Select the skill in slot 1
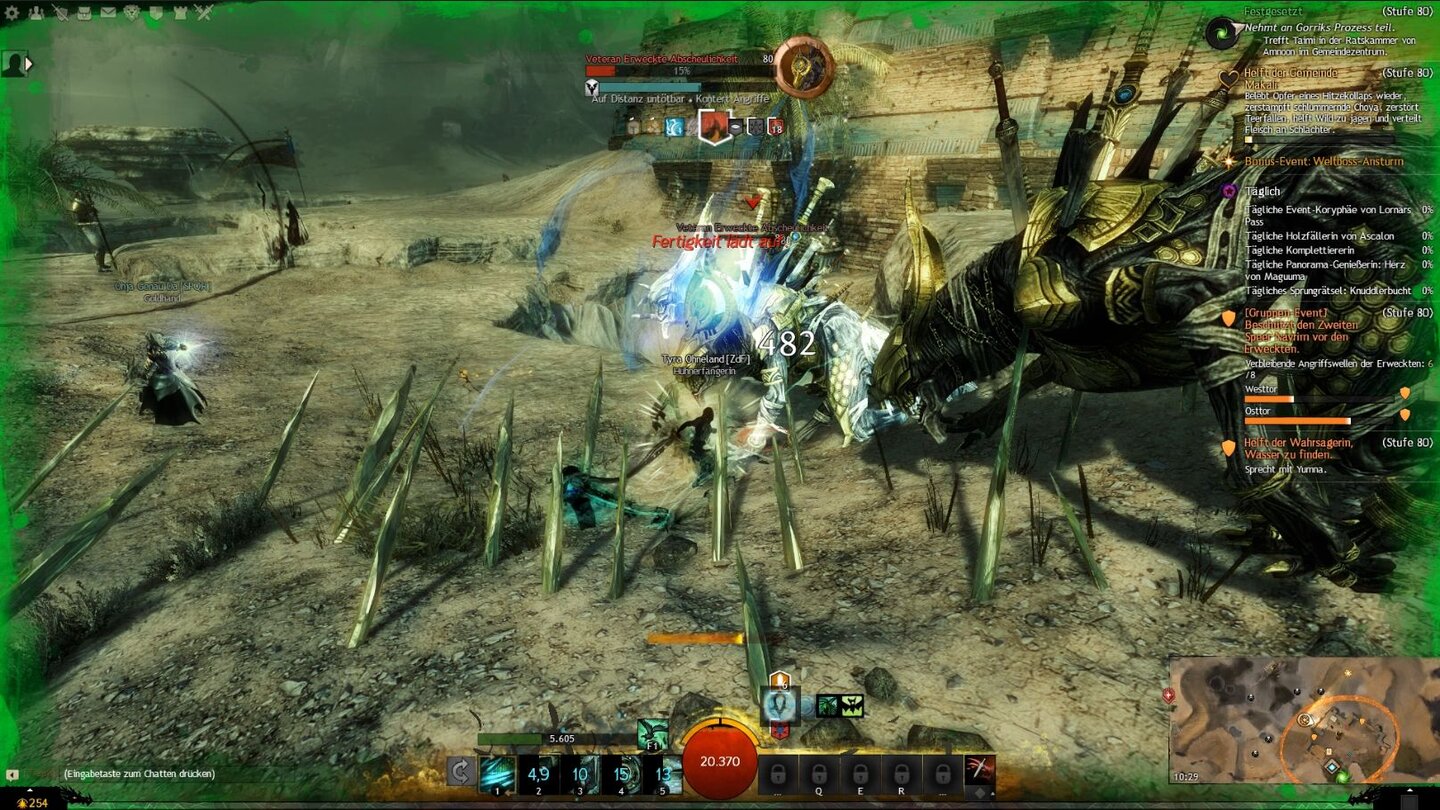1440x810 pixels. pyautogui.click(x=497, y=772)
